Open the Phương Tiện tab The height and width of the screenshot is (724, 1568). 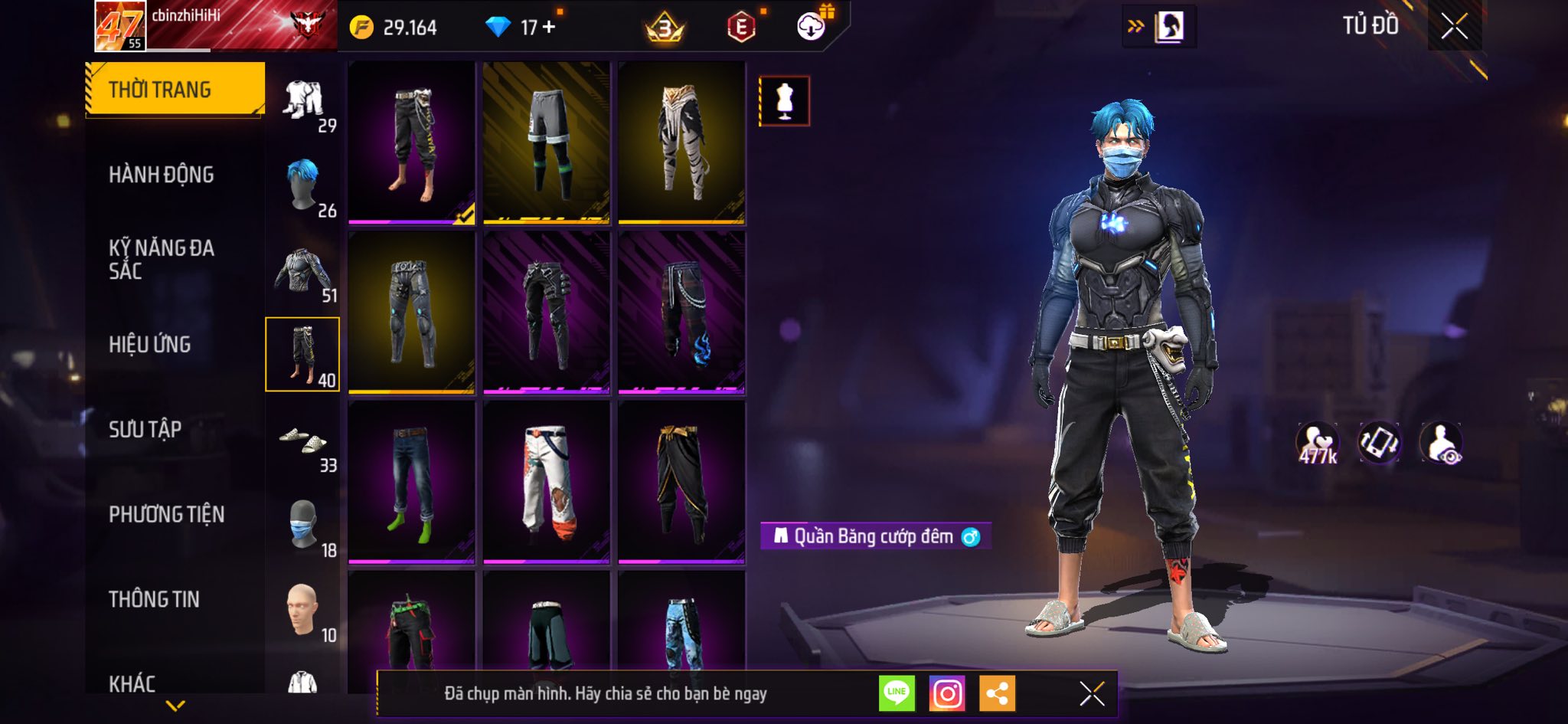tap(167, 514)
